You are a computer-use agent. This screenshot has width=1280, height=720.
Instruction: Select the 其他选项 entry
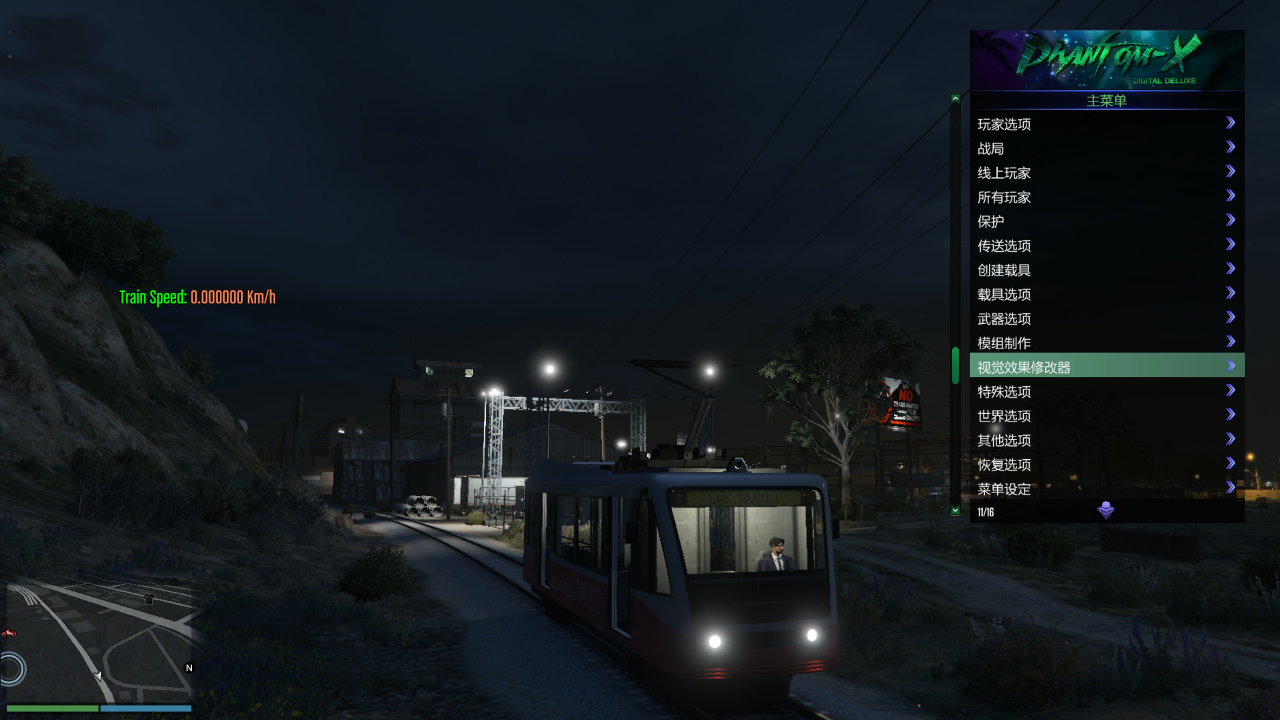pyautogui.click(x=1105, y=440)
